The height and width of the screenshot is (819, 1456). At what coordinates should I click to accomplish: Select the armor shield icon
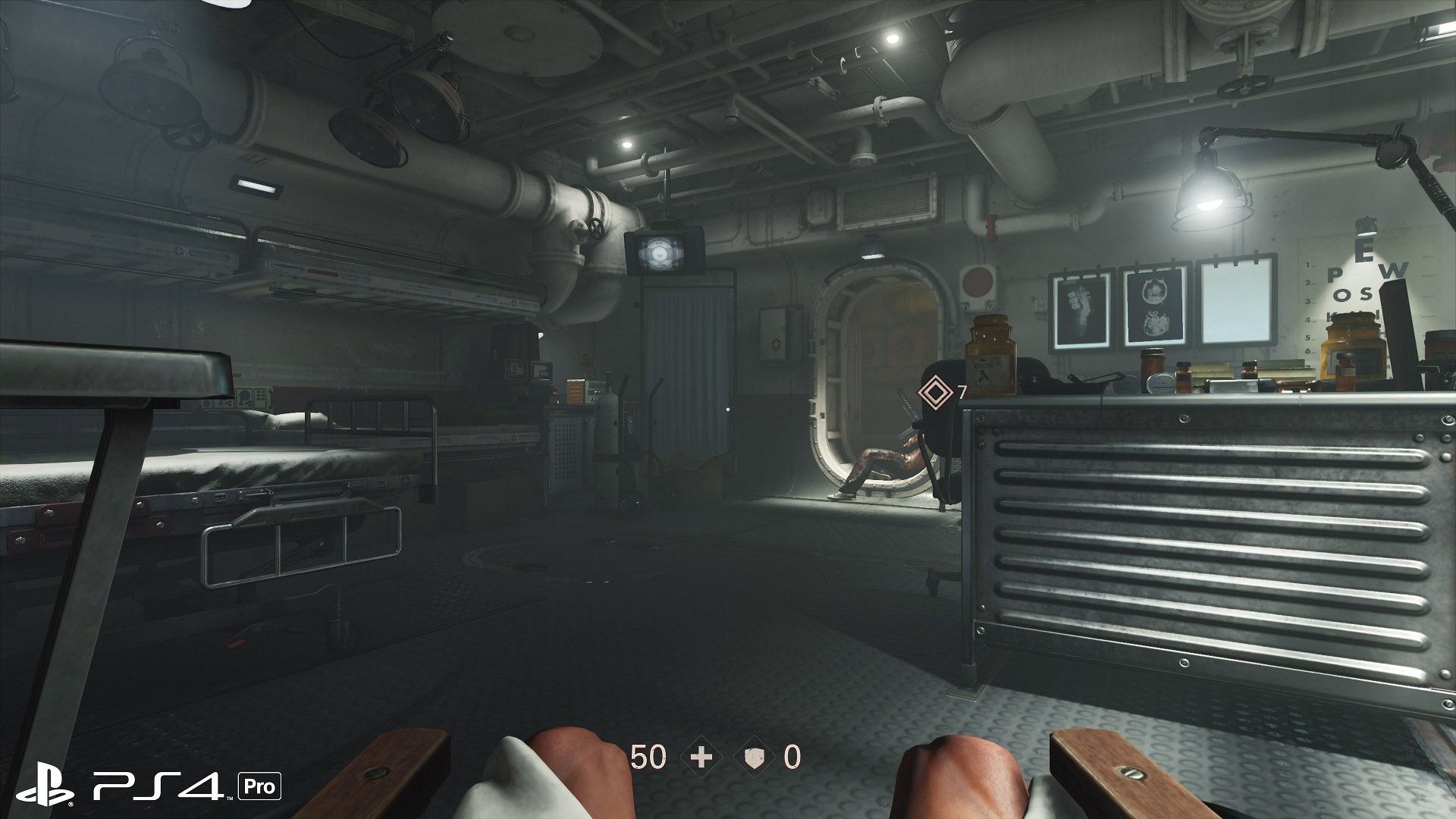pyautogui.click(x=754, y=757)
